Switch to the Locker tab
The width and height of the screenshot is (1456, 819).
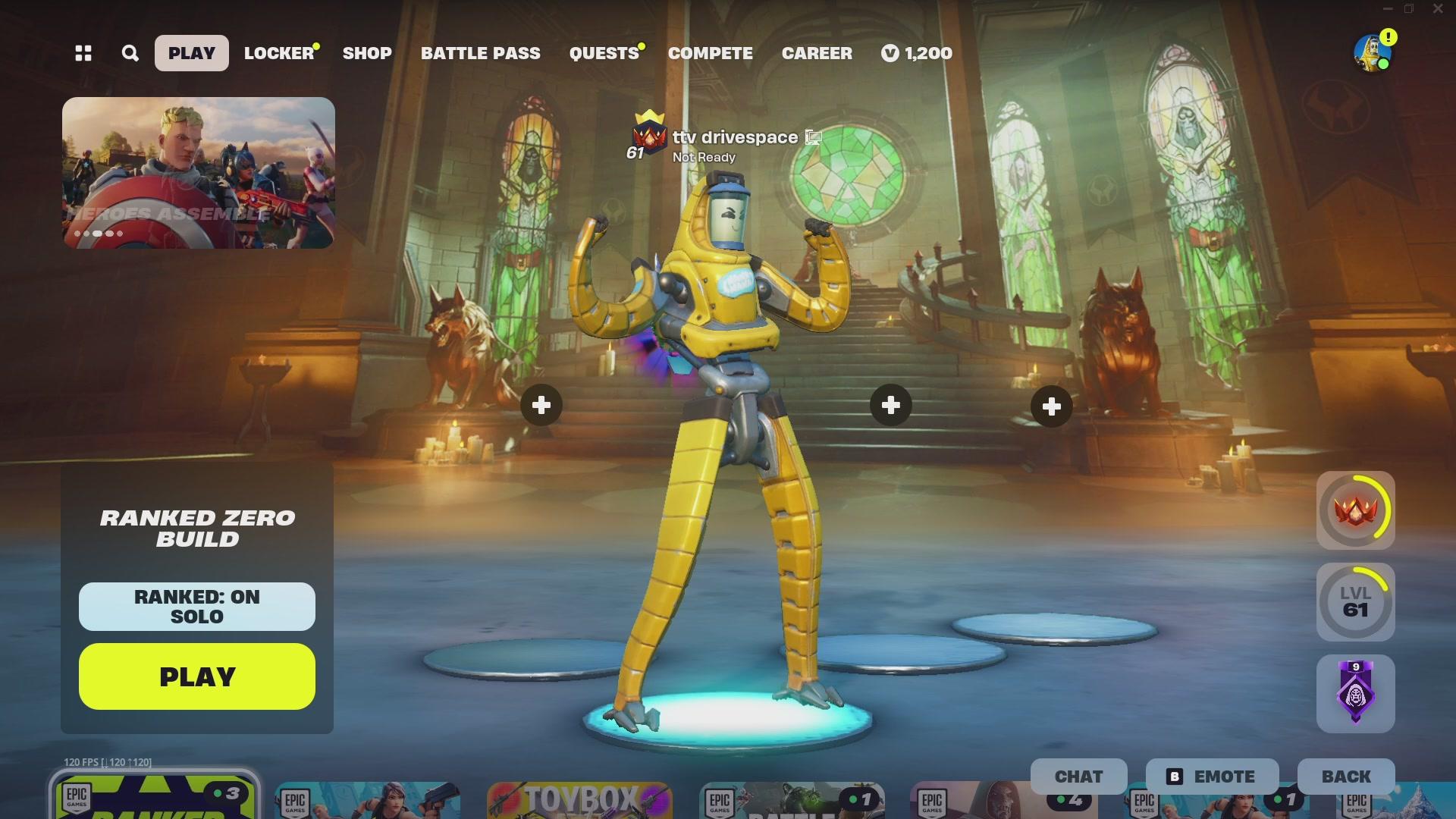point(278,53)
